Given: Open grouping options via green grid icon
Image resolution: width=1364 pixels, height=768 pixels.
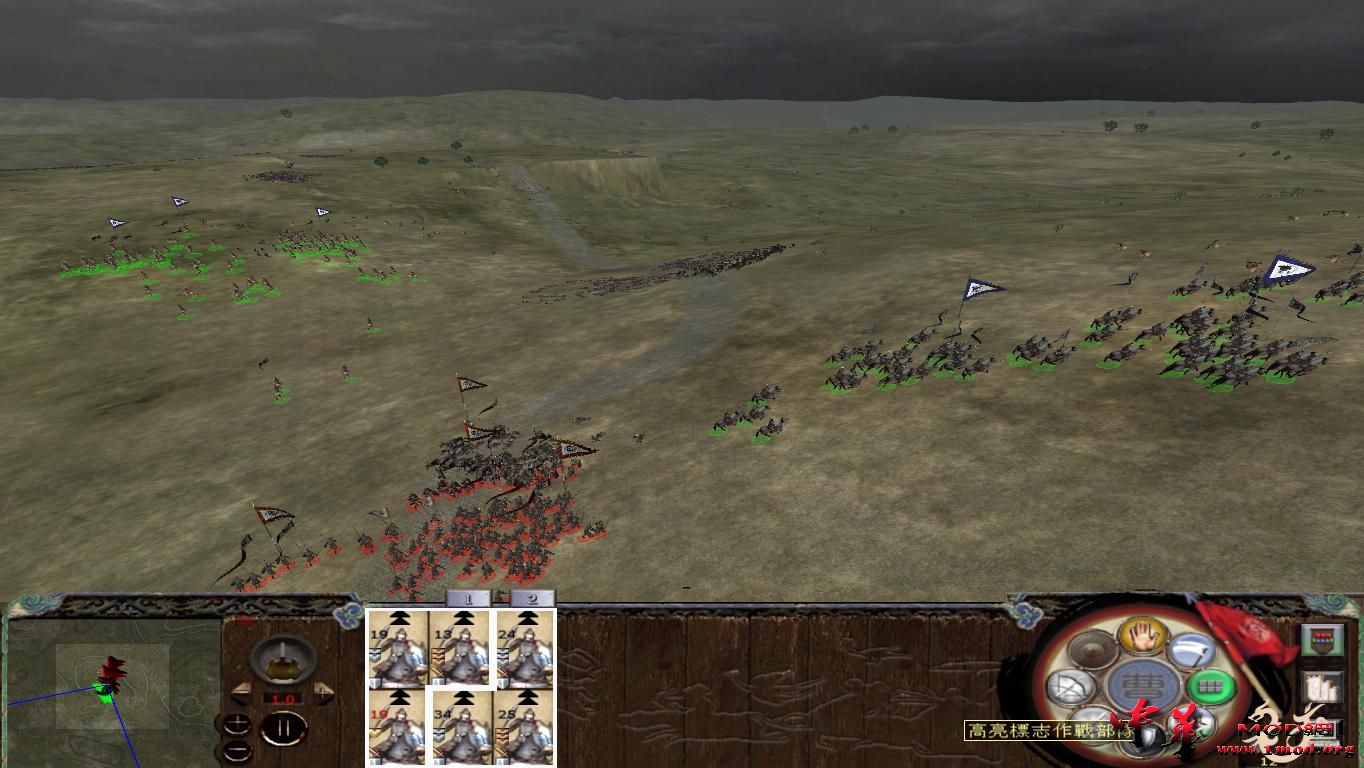Looking at the screenshot, I should (x=1212, y=687).
